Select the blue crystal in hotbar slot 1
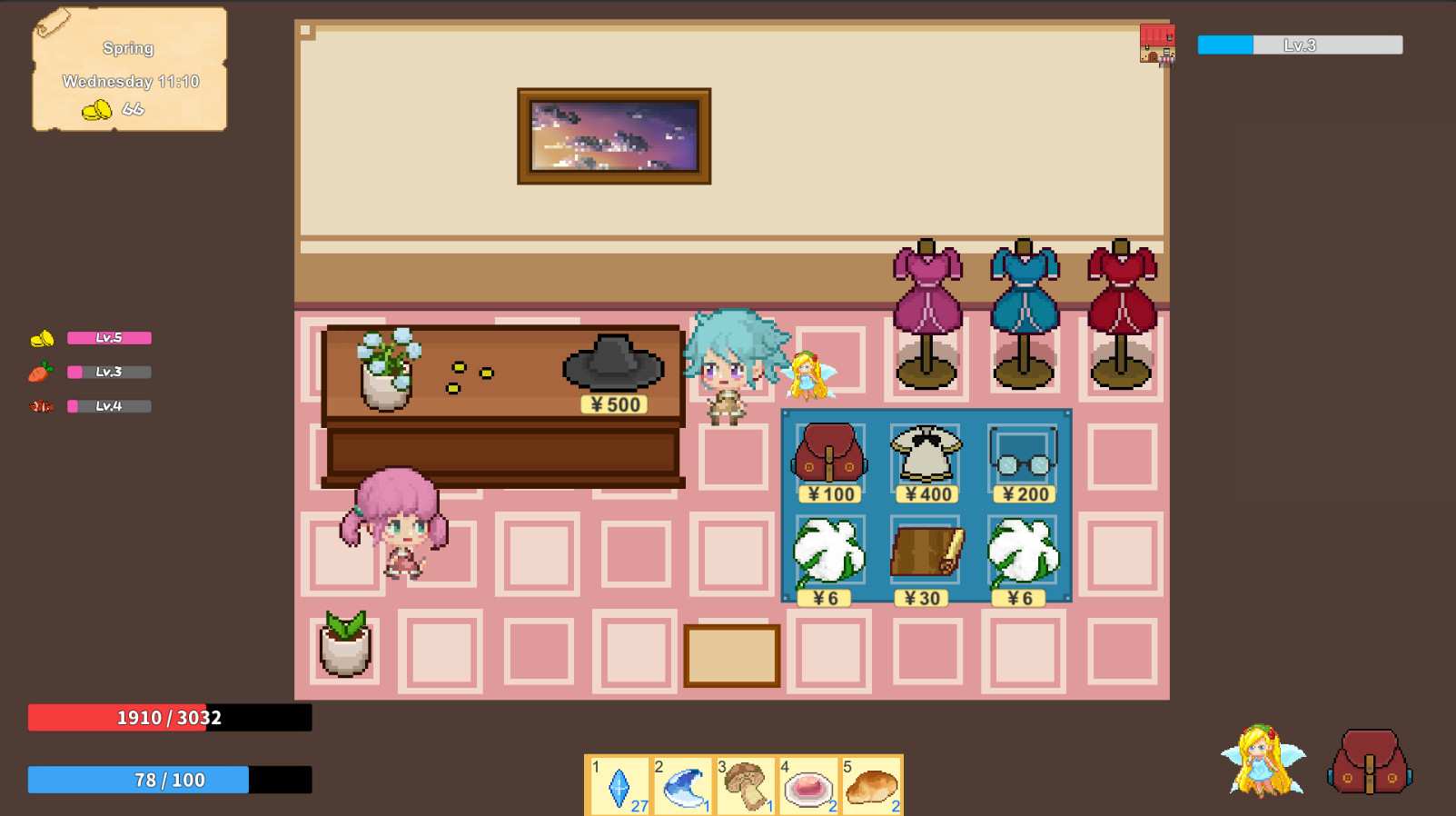This screenshot has width=1456, height=816. pos(619,784)
